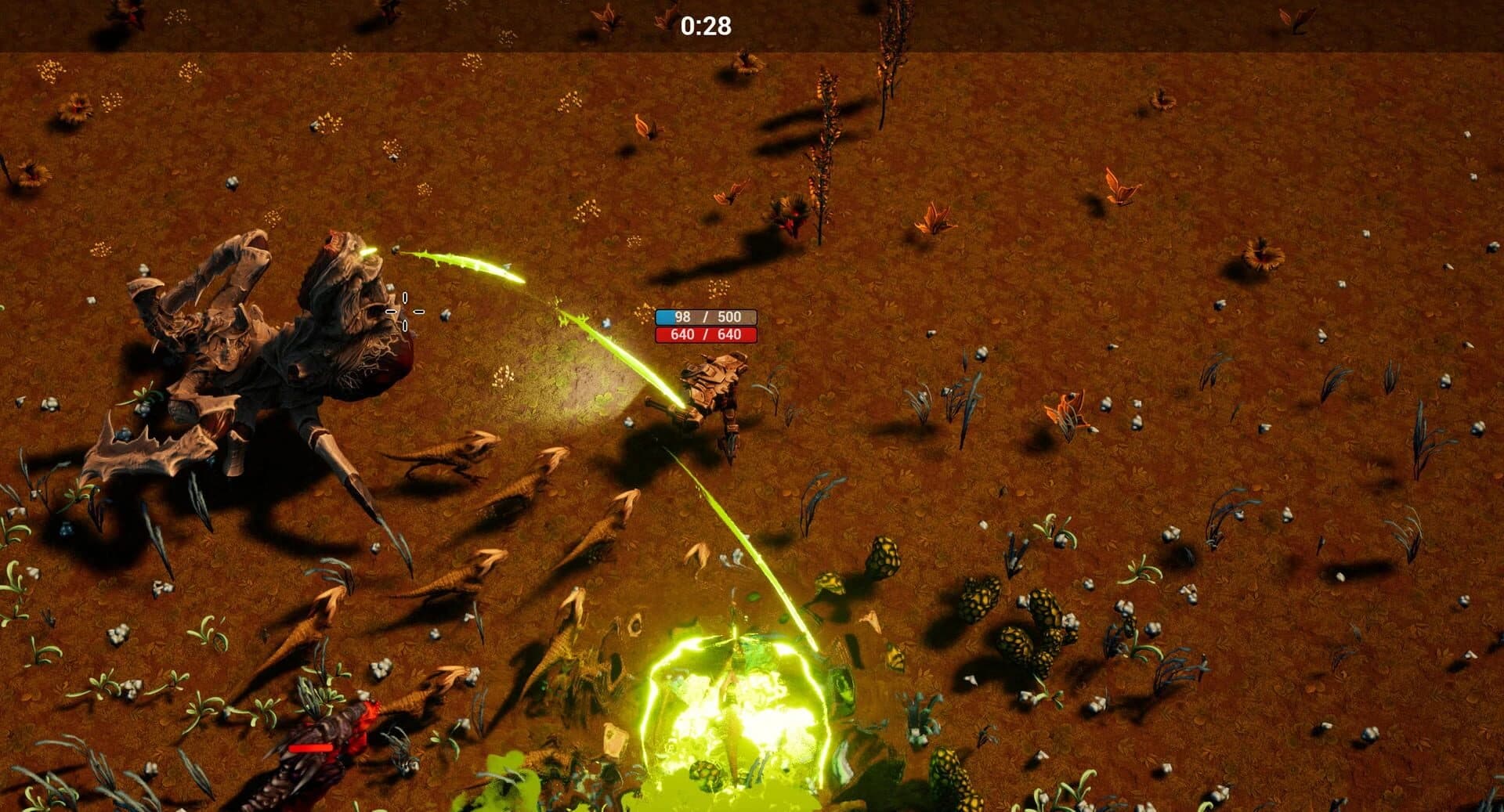Click the 0:28 match timer
This screenshot has width=1504, height=812.
point(709,26)
